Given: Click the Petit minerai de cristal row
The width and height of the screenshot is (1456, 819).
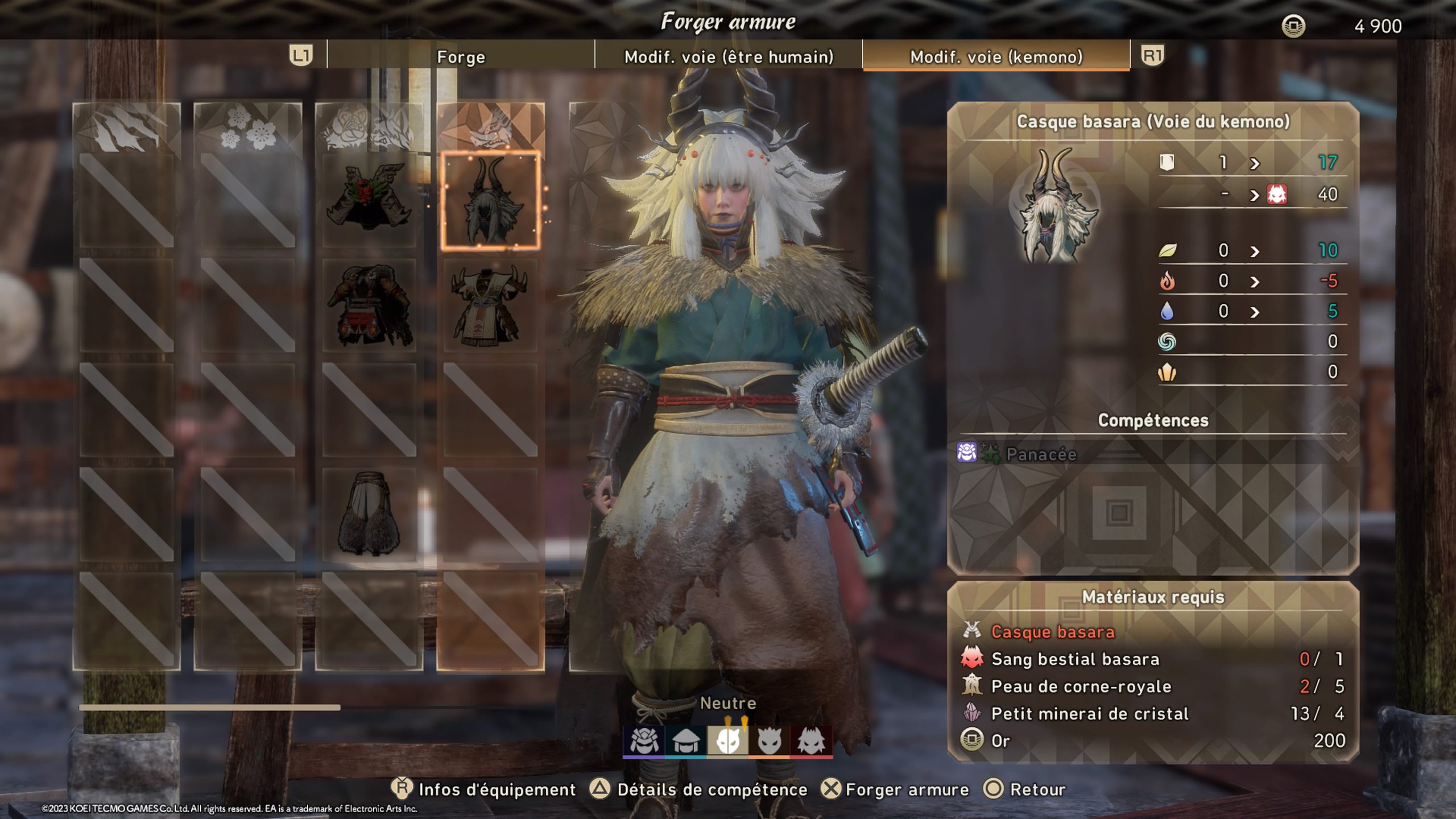Looking at the screenshot, I should click(x=1152, y=714).
